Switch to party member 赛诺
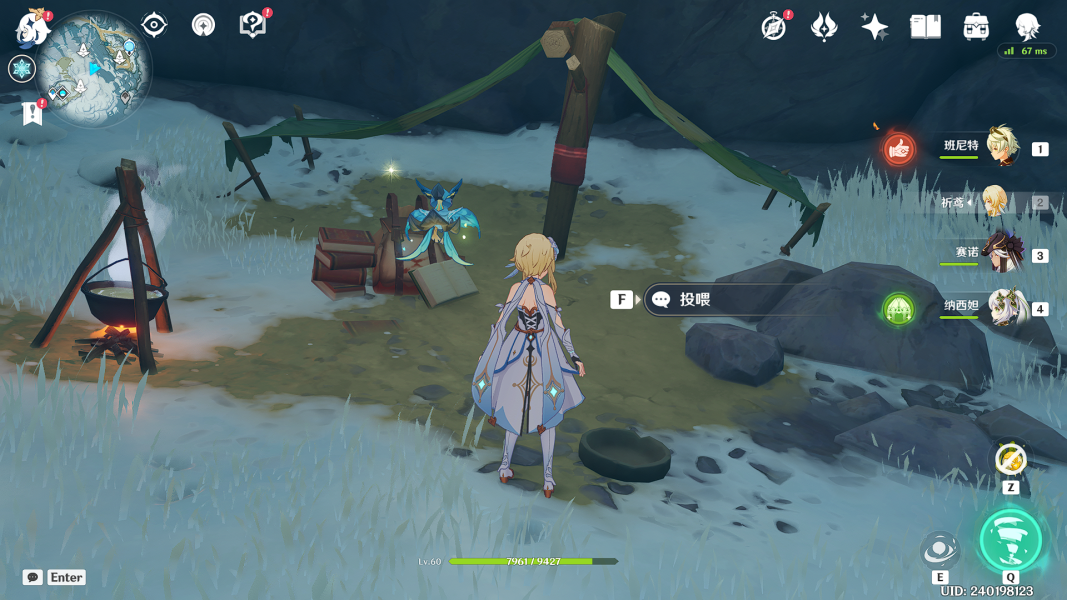This screenshot has width=1067, height=600. [1001, 254]
